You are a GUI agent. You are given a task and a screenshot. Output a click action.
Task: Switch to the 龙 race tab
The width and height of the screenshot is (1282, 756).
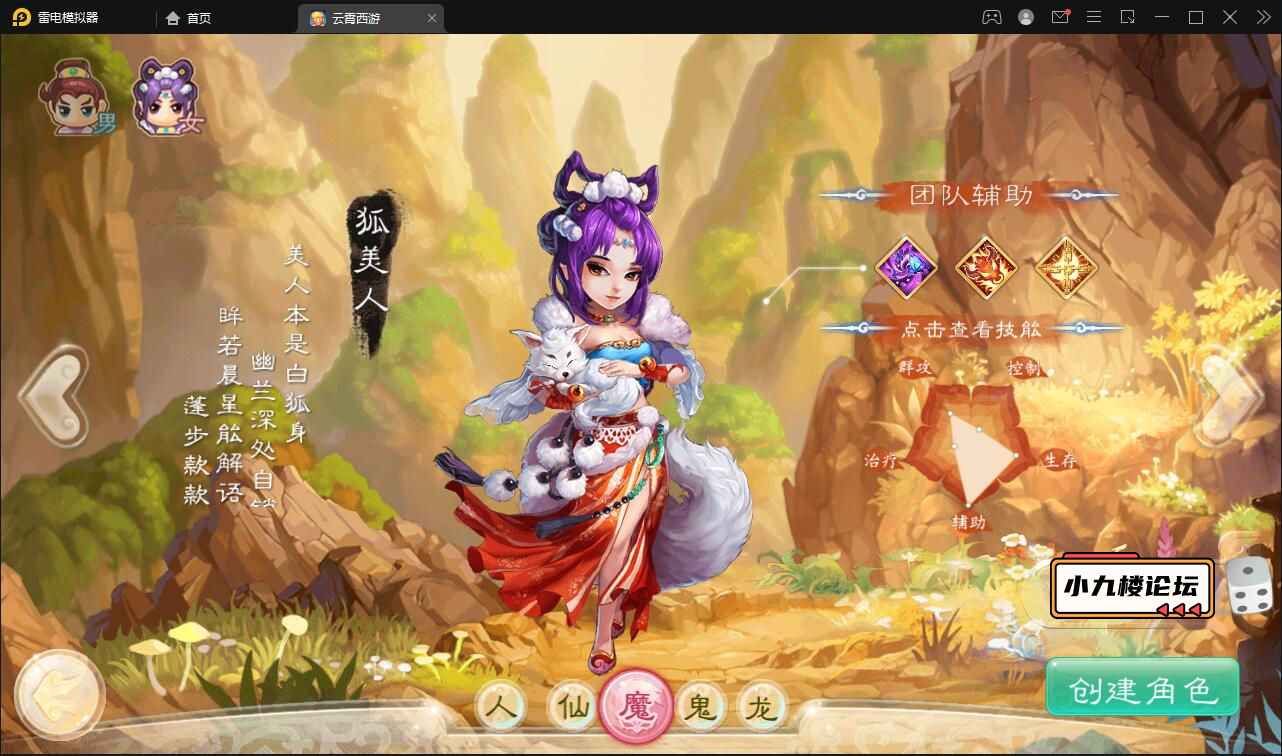click(763, 707)
